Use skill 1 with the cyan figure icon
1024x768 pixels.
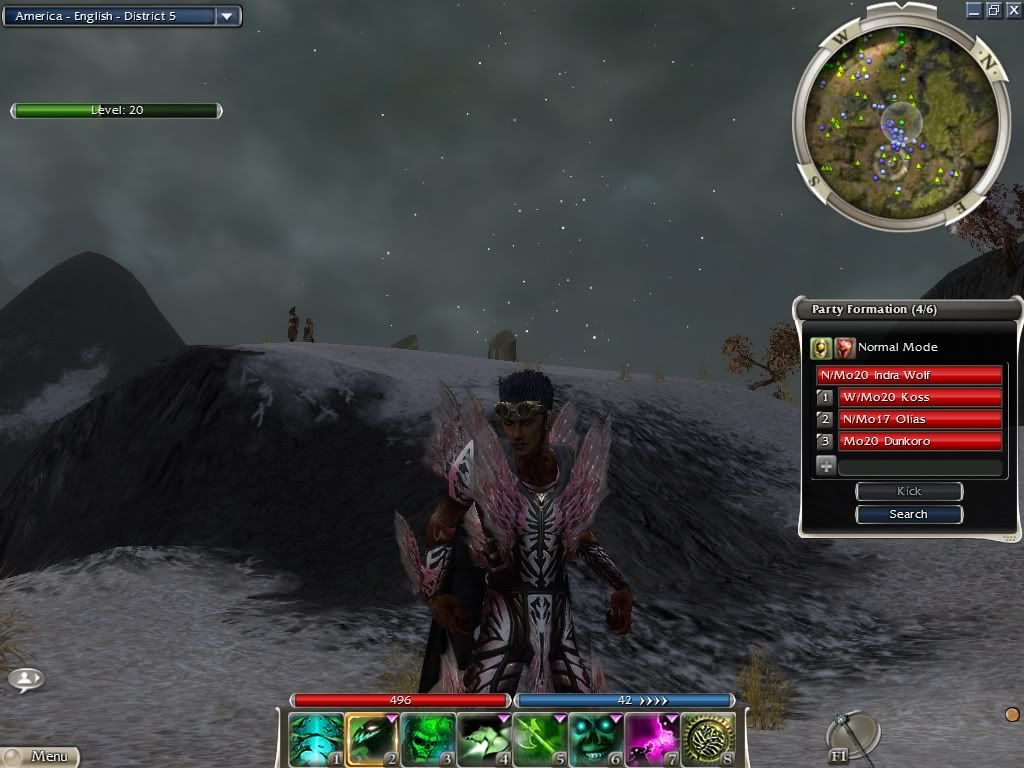(315, 739)
